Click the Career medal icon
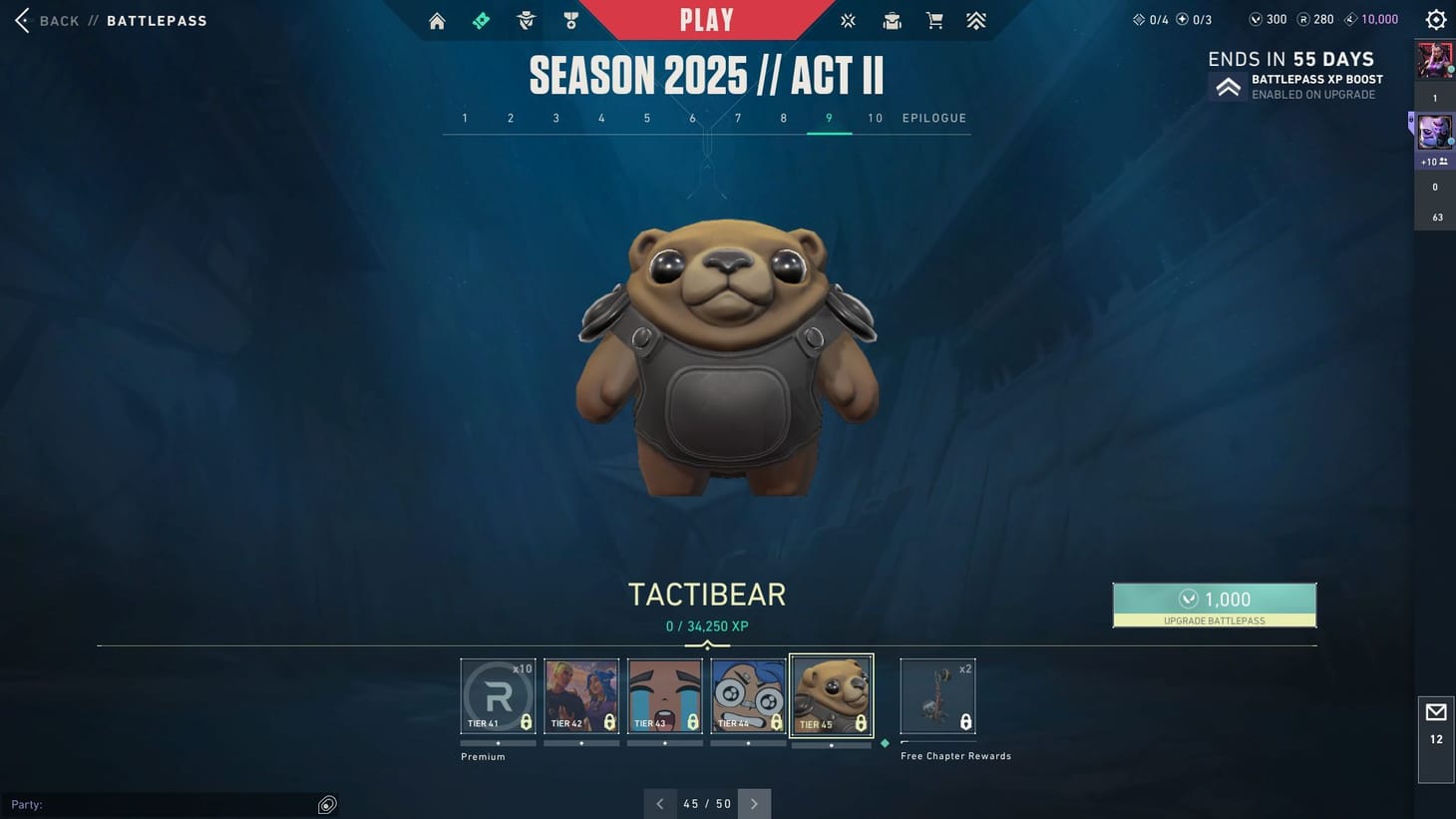The height and width of the screenshot is (819, 1456). click(569, 20)
